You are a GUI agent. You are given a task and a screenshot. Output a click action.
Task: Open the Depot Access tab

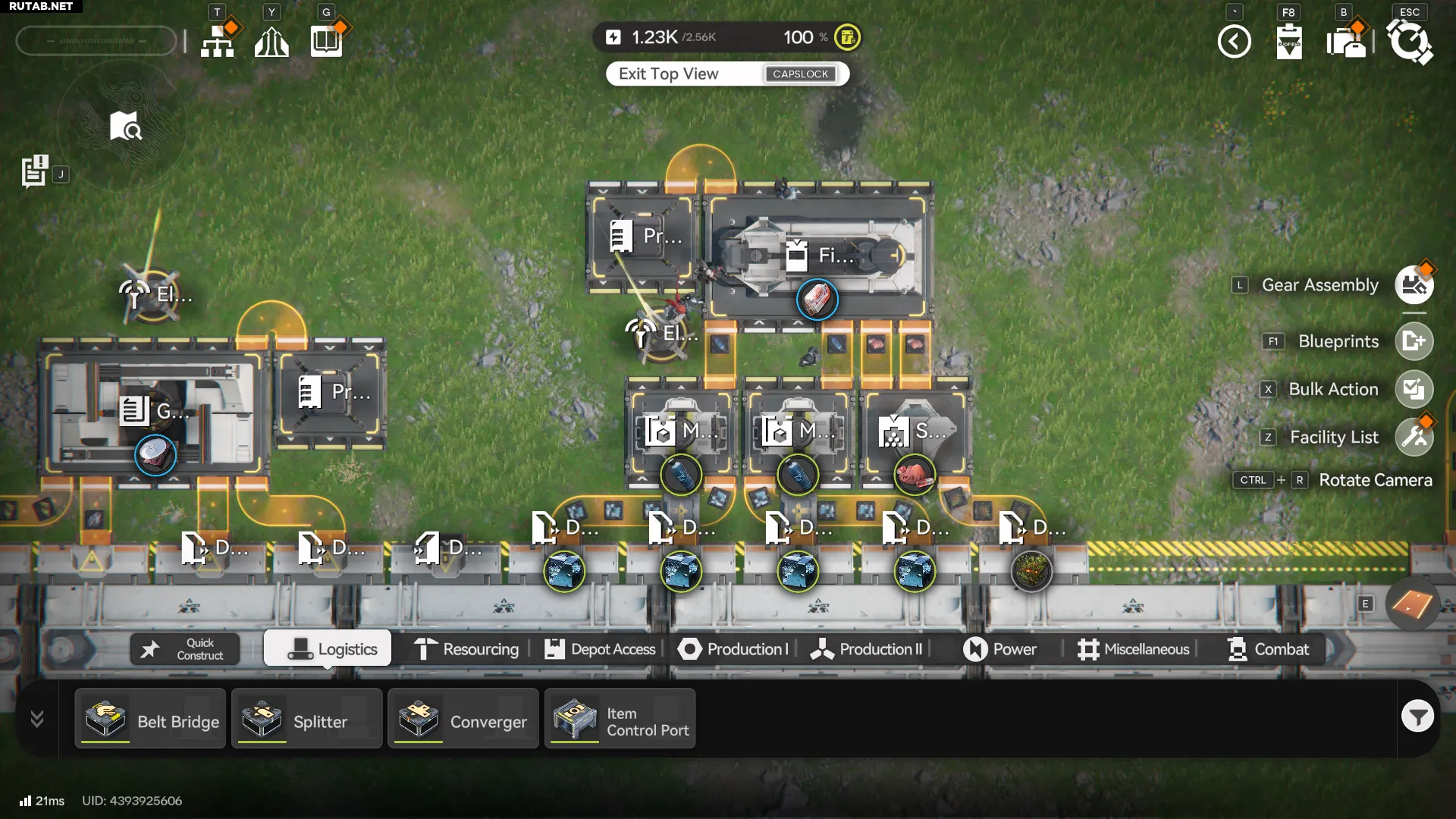[x=600, y=649]
